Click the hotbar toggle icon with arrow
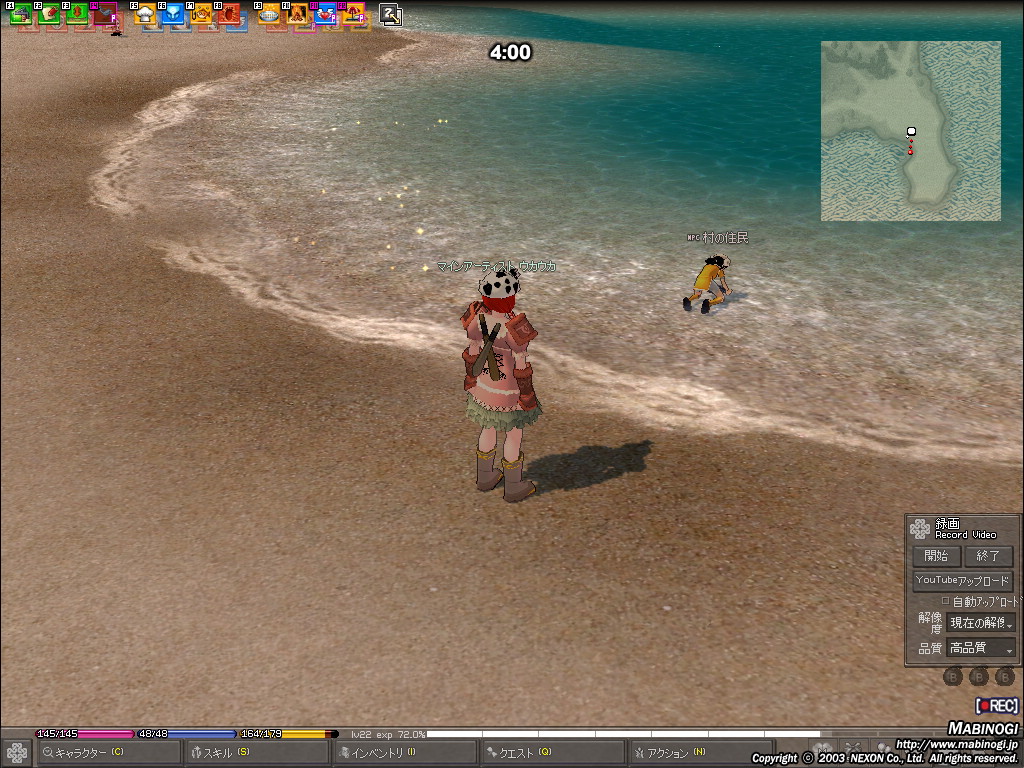This screenshot has width=1024, height=768. point(390,14)
